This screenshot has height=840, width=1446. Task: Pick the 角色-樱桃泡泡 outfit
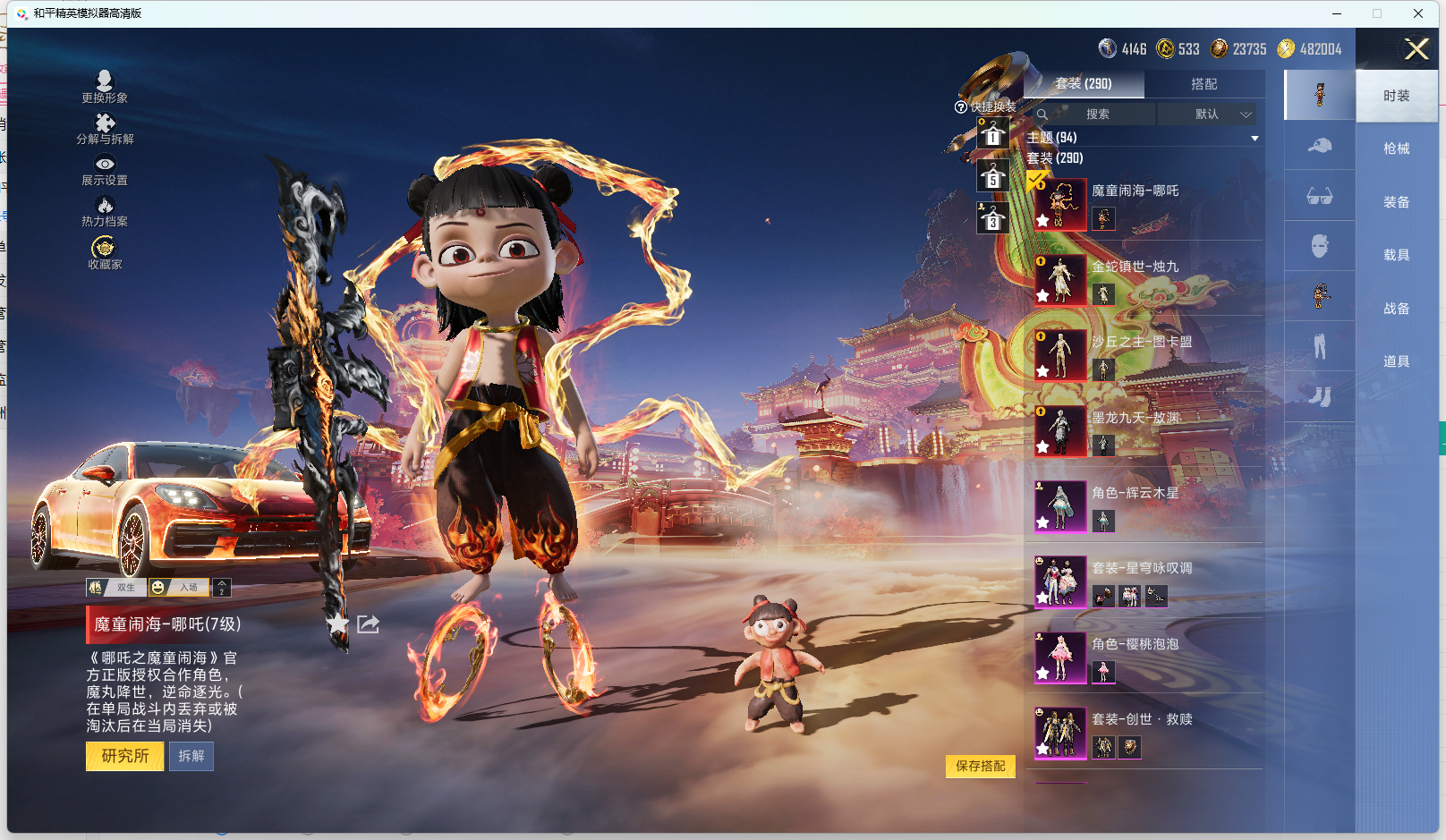click(1135, 644)
